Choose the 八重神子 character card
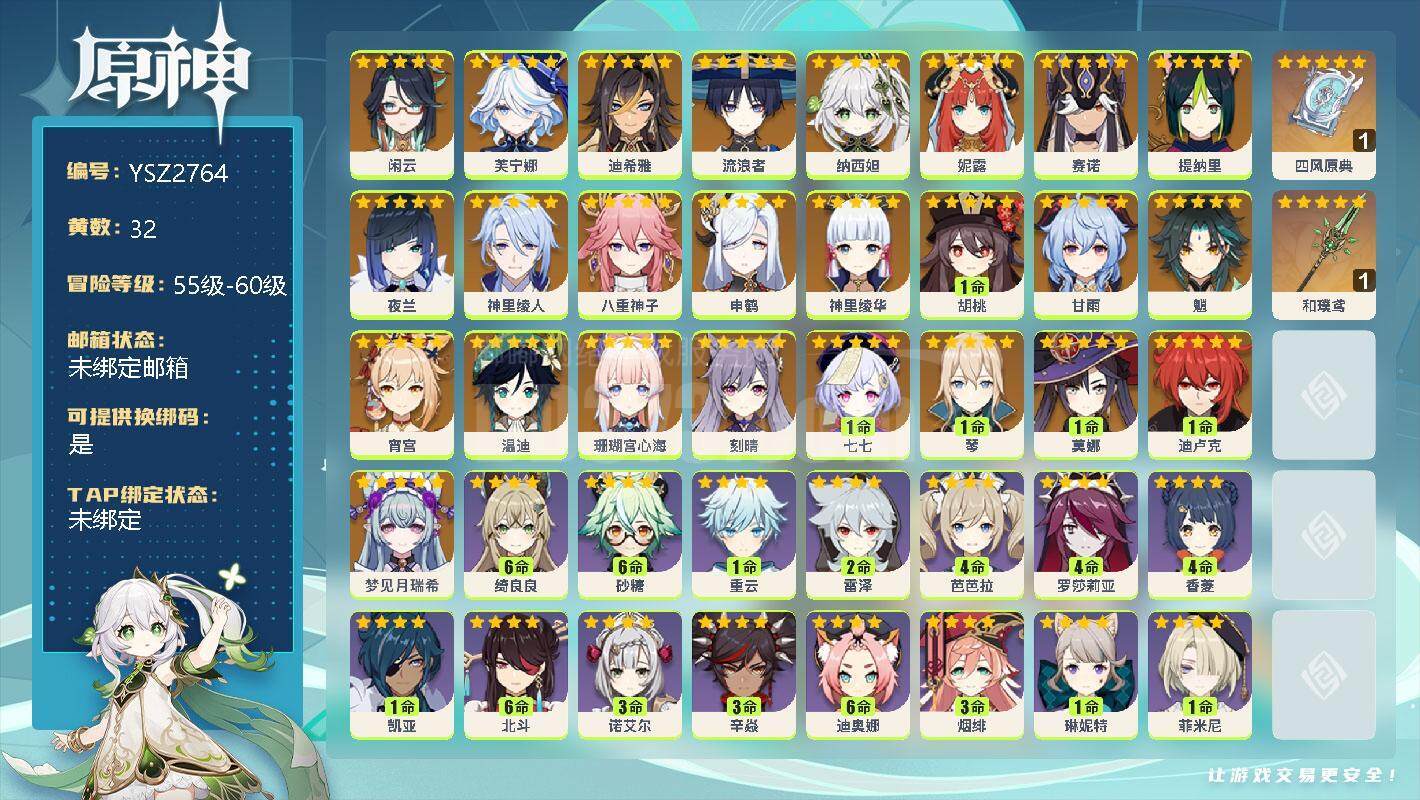Image resolution: width=1420 pixels, height=800 pixels. tap(629, 254)
